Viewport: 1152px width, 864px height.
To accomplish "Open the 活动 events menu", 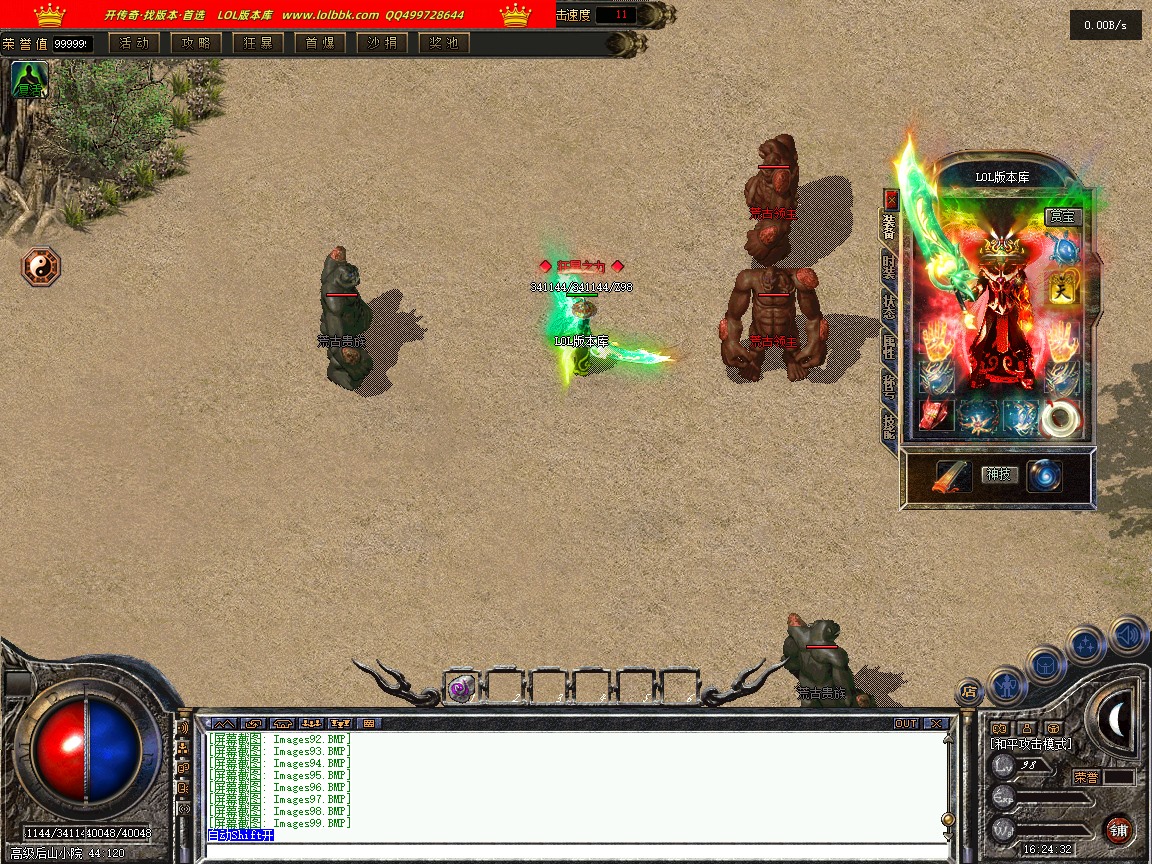I will (x=134, y=43).
